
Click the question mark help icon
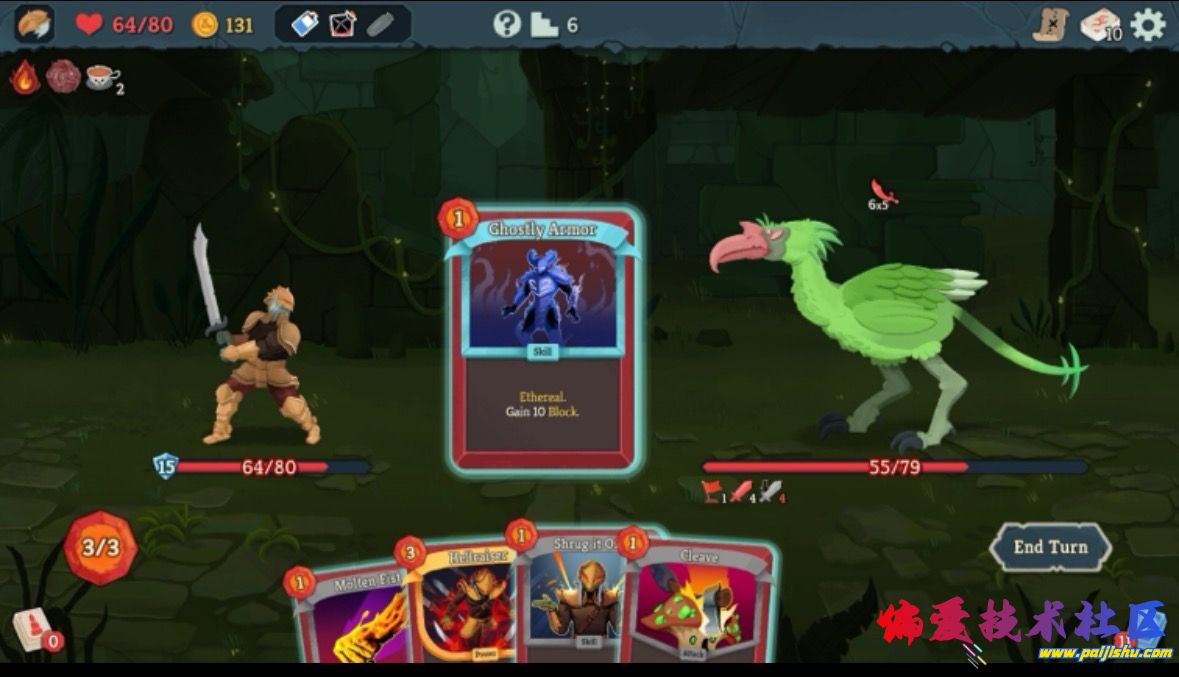(x=507, y=25)
